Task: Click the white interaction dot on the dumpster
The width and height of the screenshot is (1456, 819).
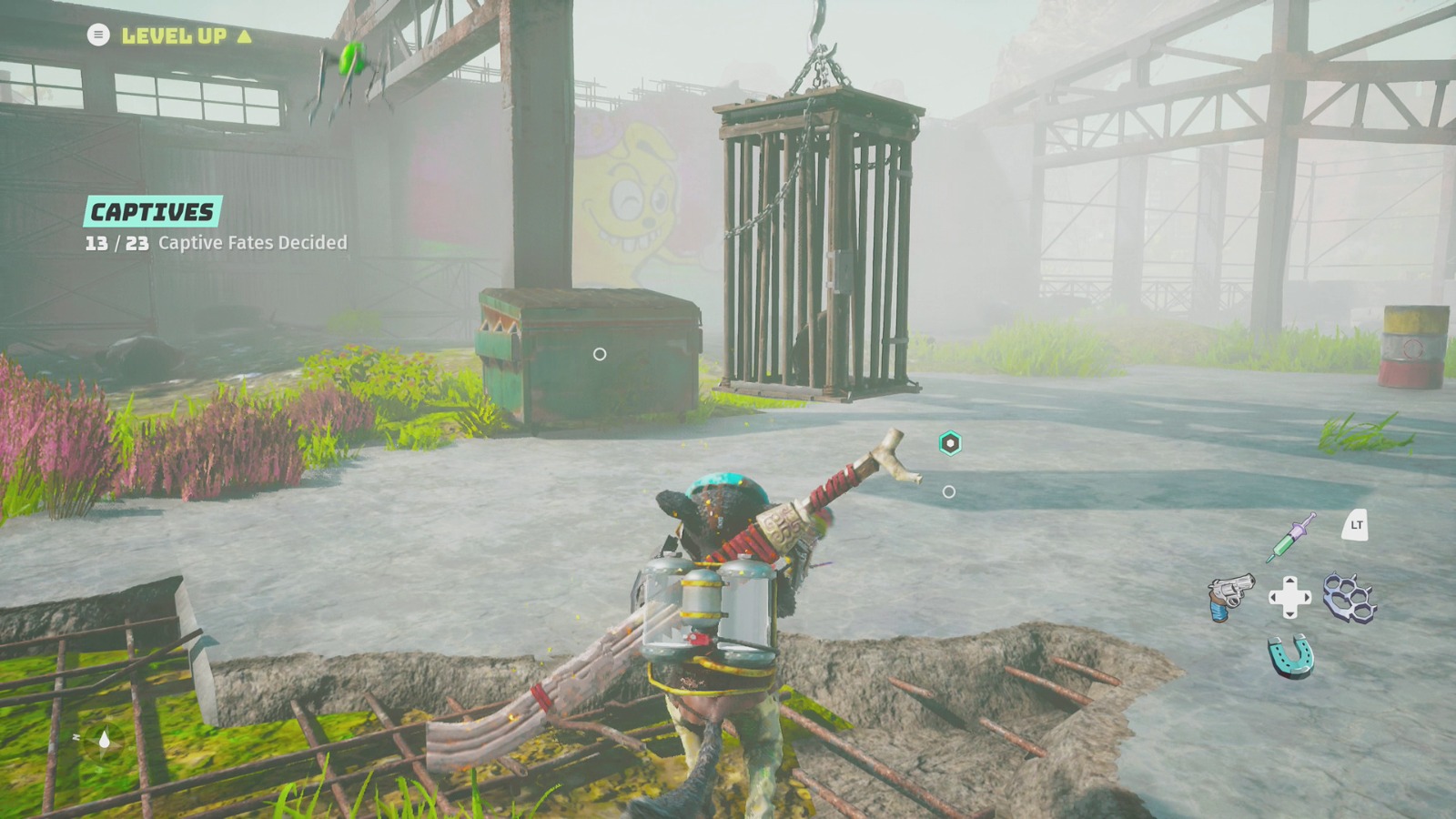Action: click(600, 352)
